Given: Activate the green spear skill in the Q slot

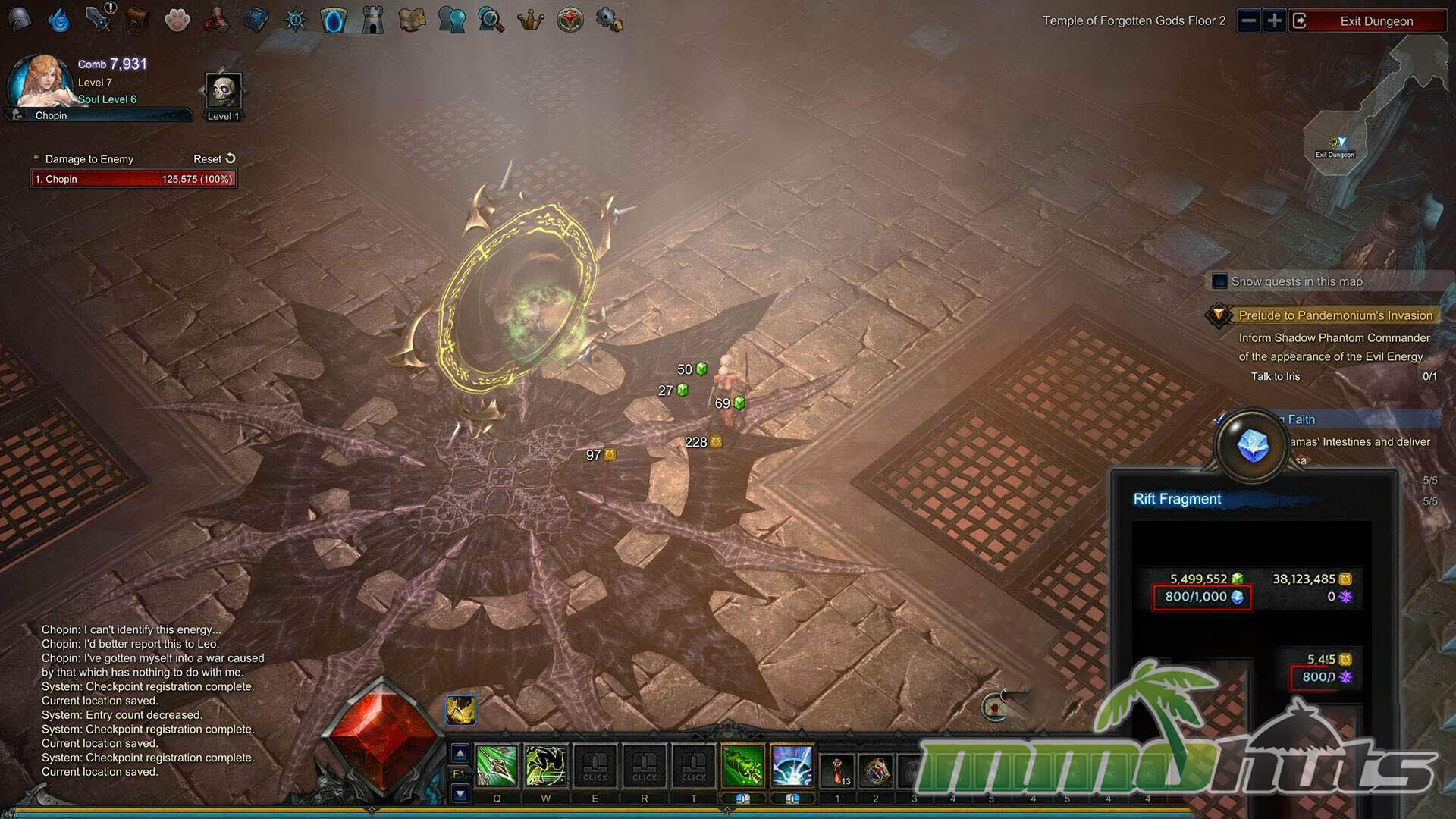Looking at the screenshot, I should pos(497,766).
